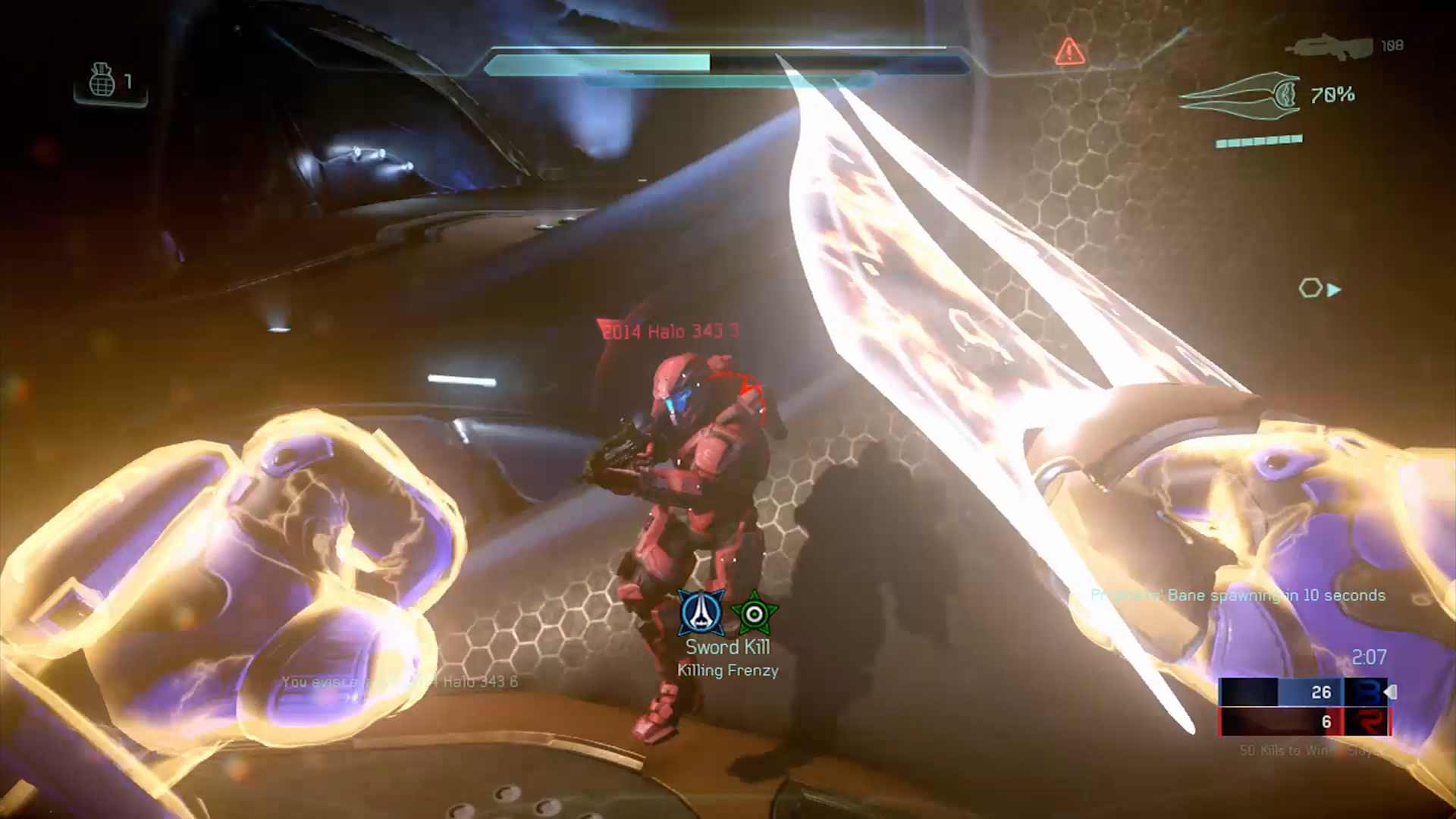Select the blue Sword Kill medal

click(x=701, y=613)
